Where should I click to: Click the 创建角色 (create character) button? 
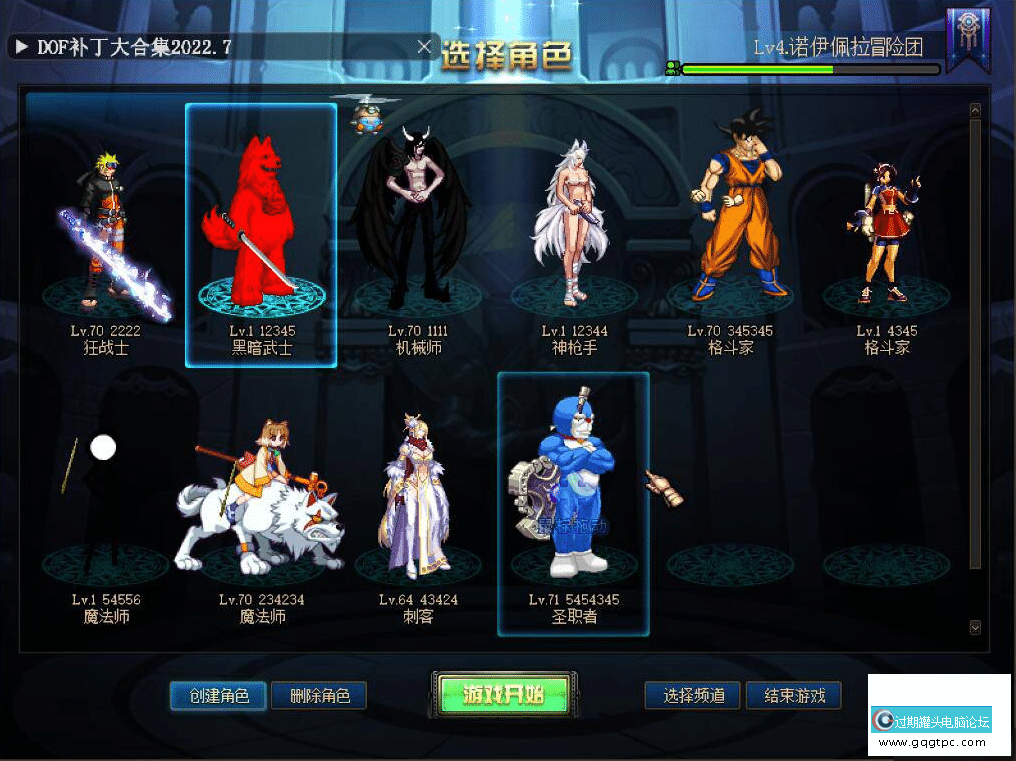pyautogui.click(x=218, y=696)
